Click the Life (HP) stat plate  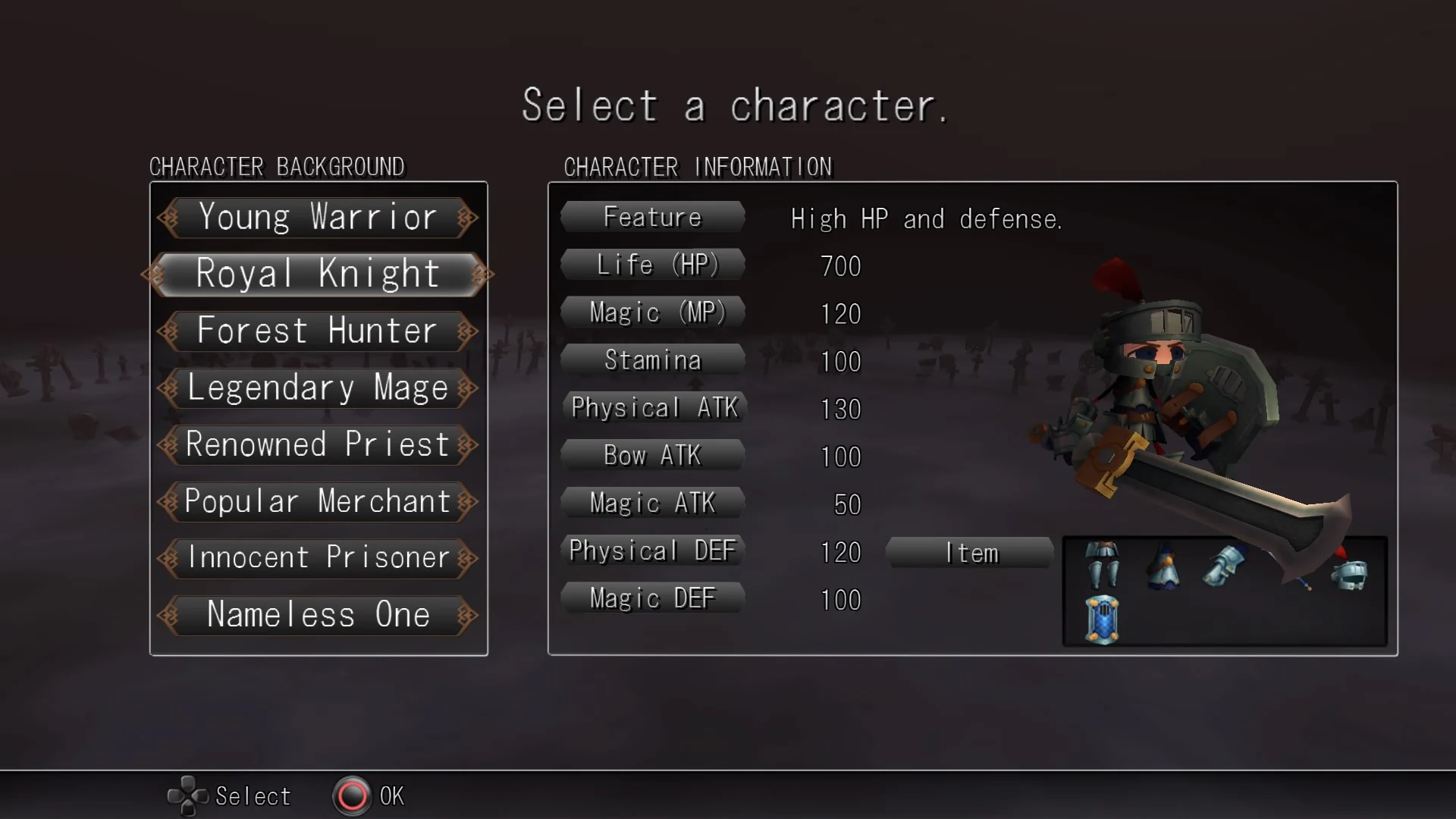coord(652,265)
